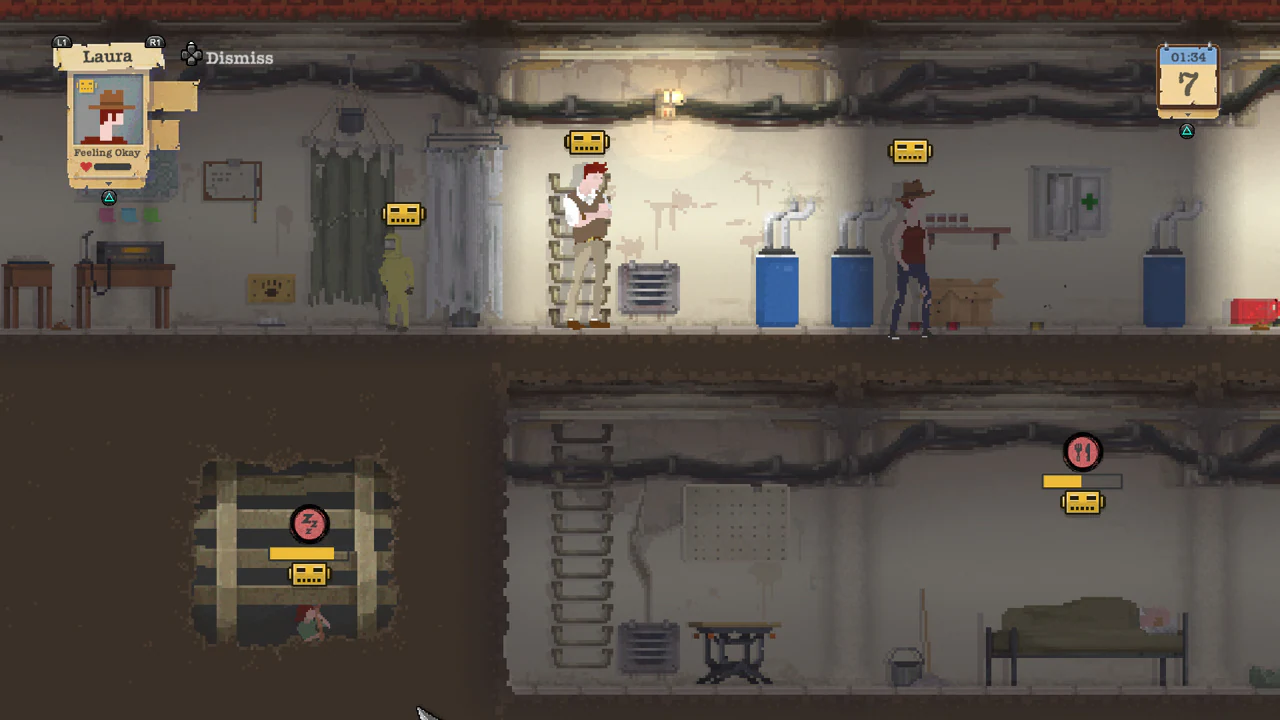
Task: Switch to the previous survivor with the L1 tab
Action: click(x=61, y=42)
